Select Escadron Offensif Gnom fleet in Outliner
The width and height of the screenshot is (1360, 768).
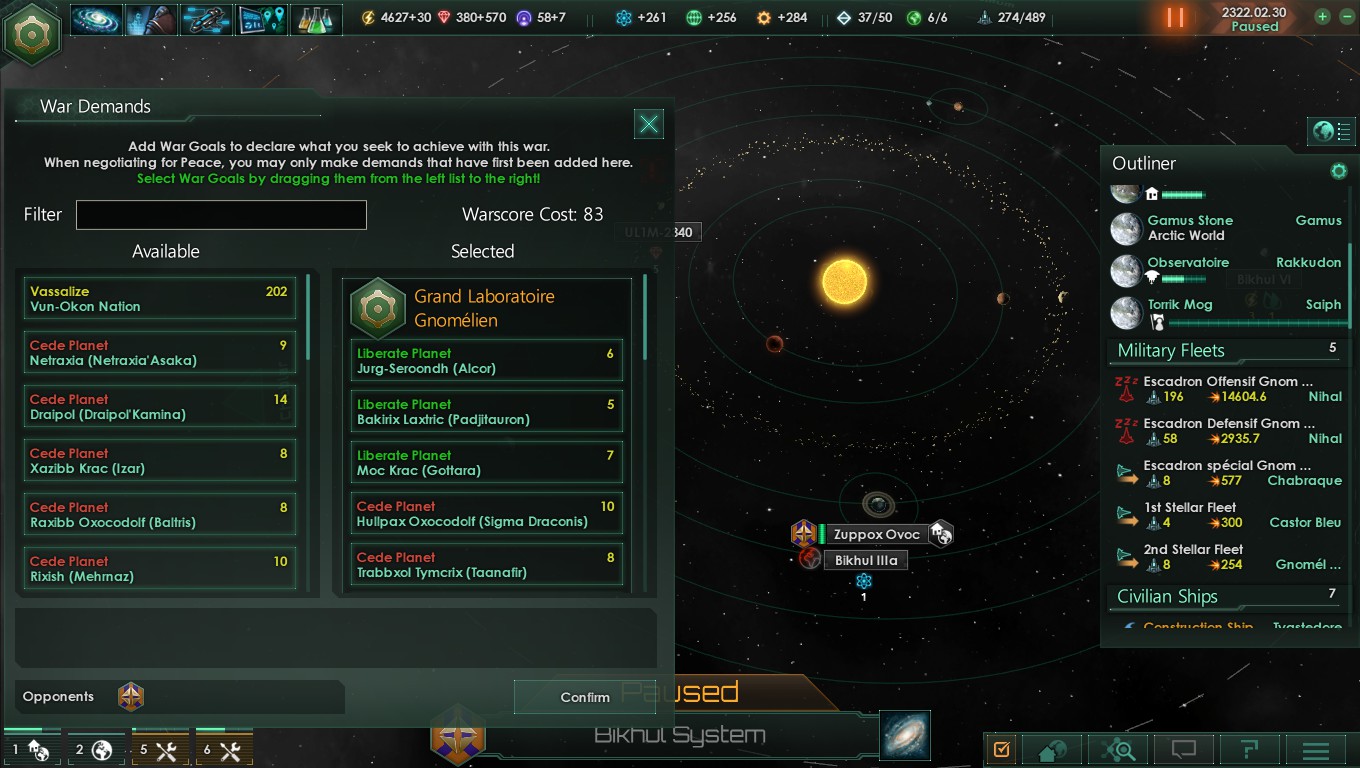[x=1228, y=389]
